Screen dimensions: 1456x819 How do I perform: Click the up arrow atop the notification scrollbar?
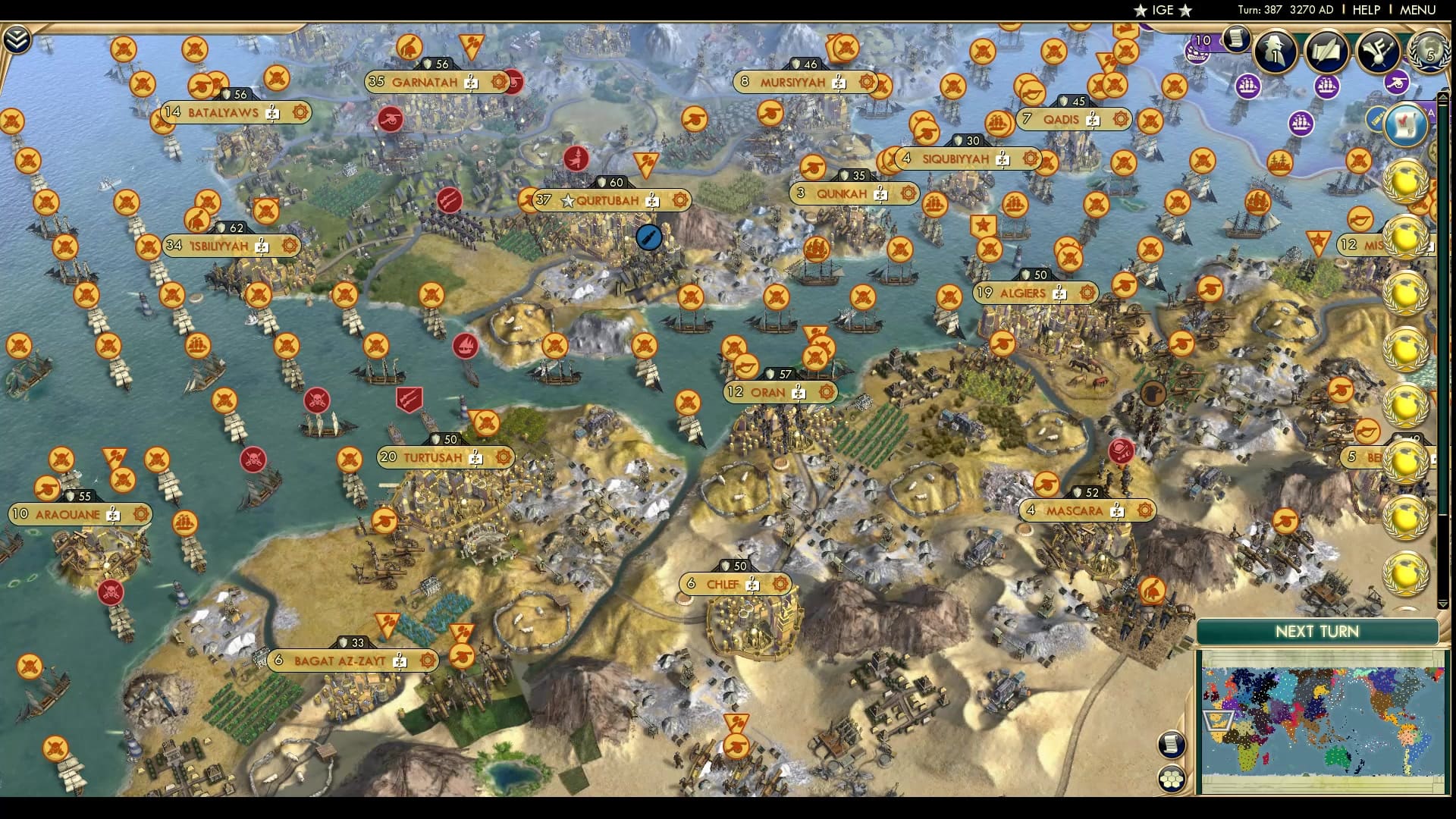click(x=1443, y=96)
